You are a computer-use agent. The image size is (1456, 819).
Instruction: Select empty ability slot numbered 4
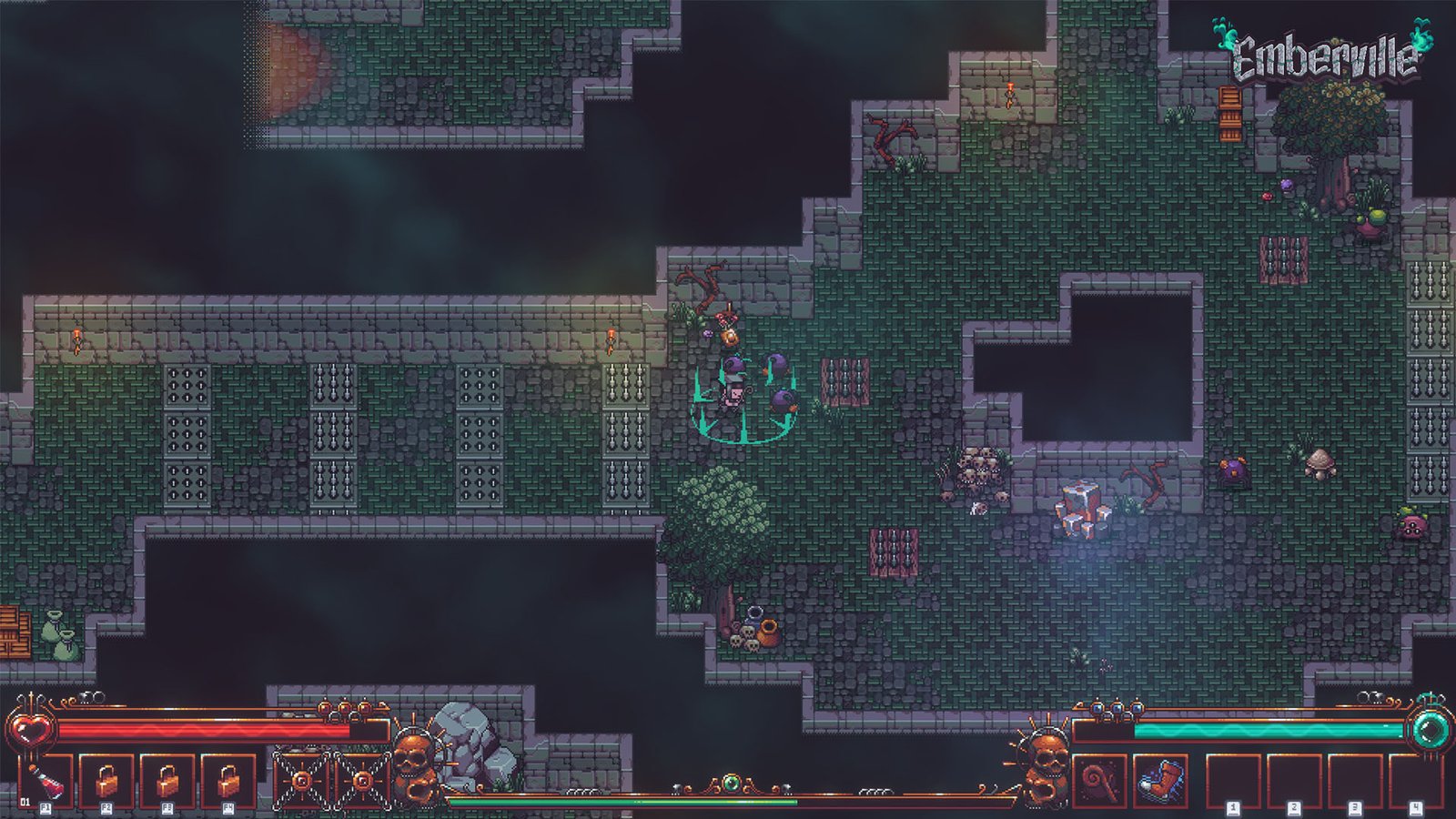(1414, 781)
